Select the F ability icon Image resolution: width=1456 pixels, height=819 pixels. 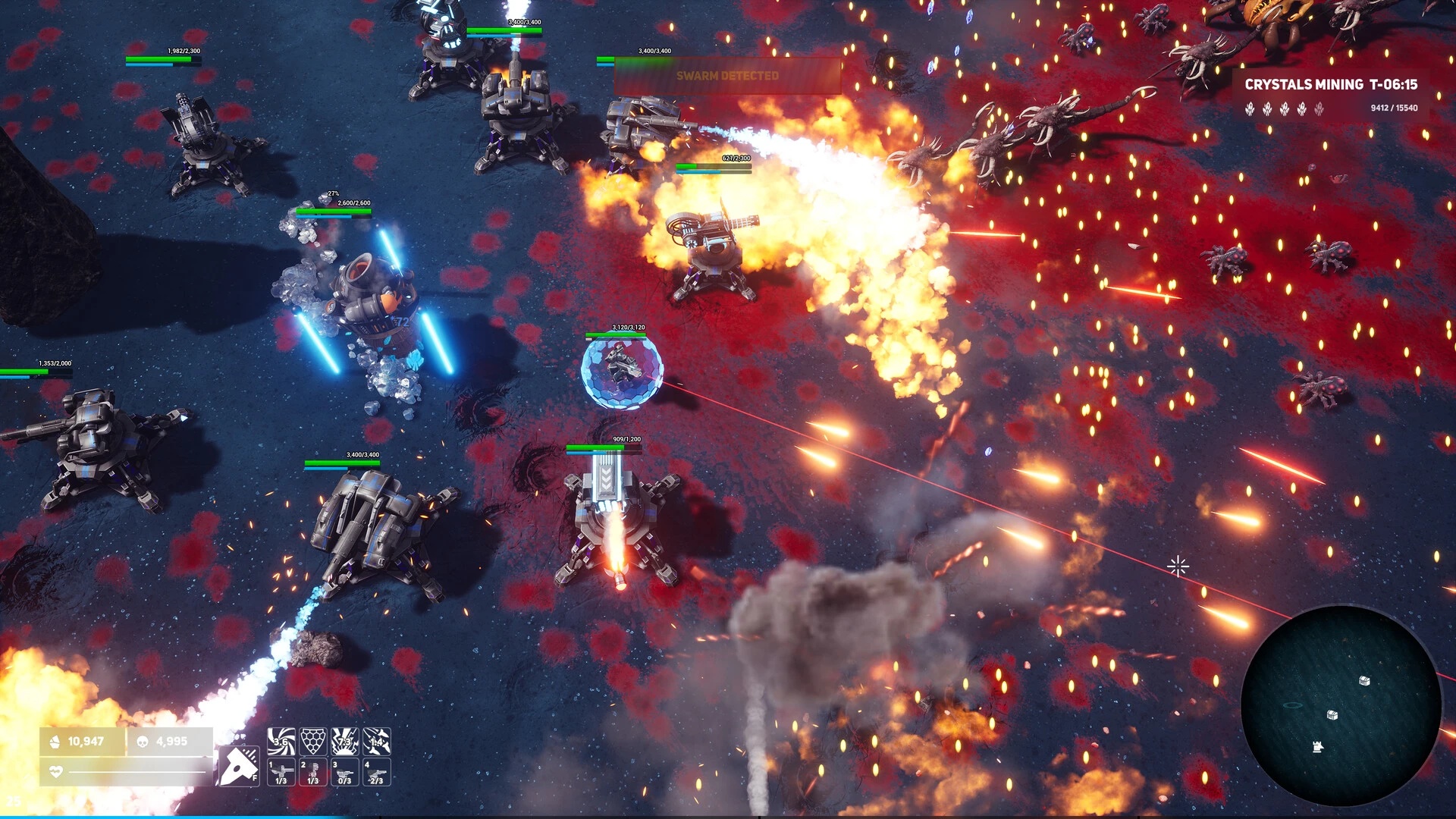[239, 767]
